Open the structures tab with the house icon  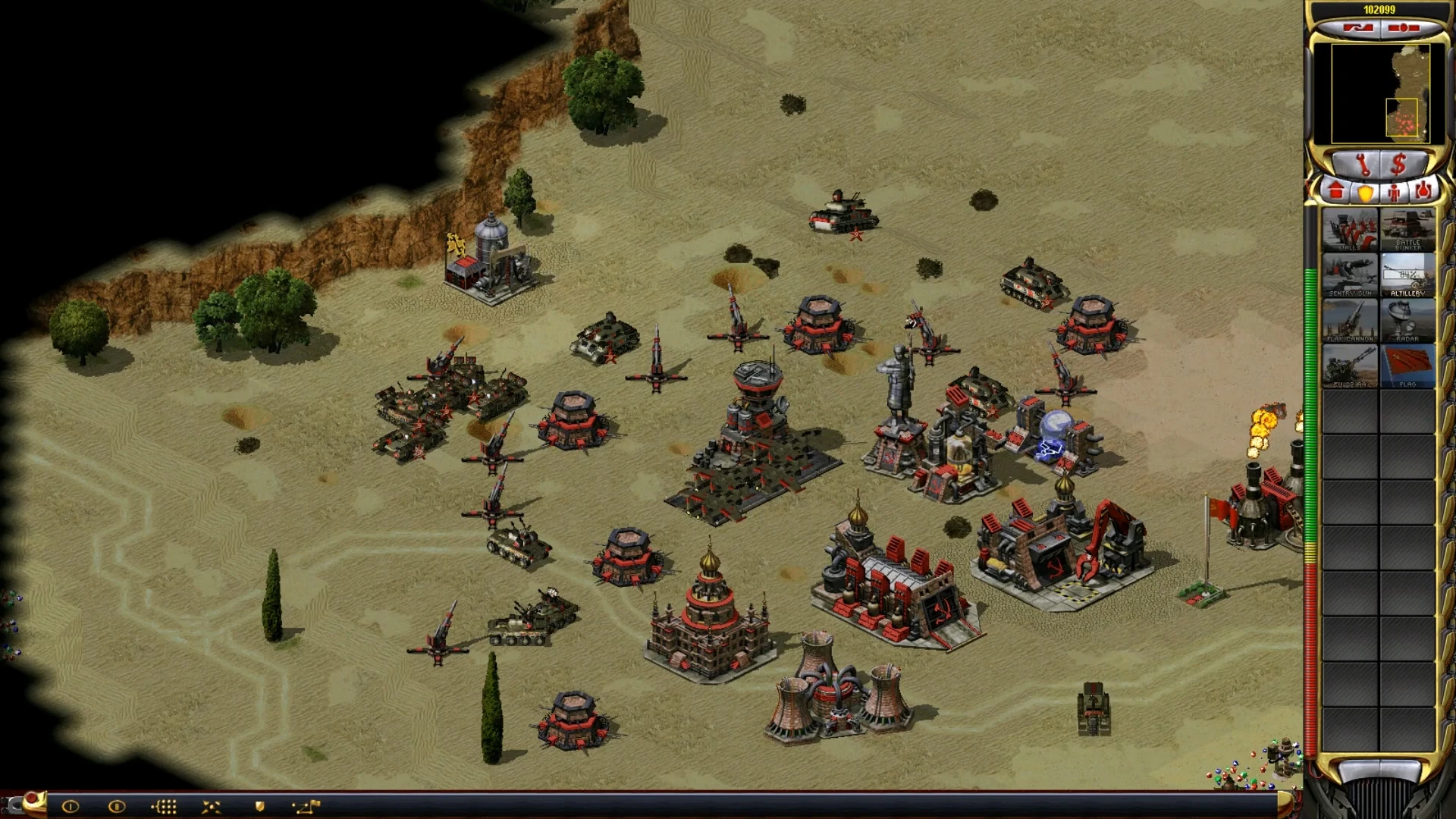(1337, 193)
